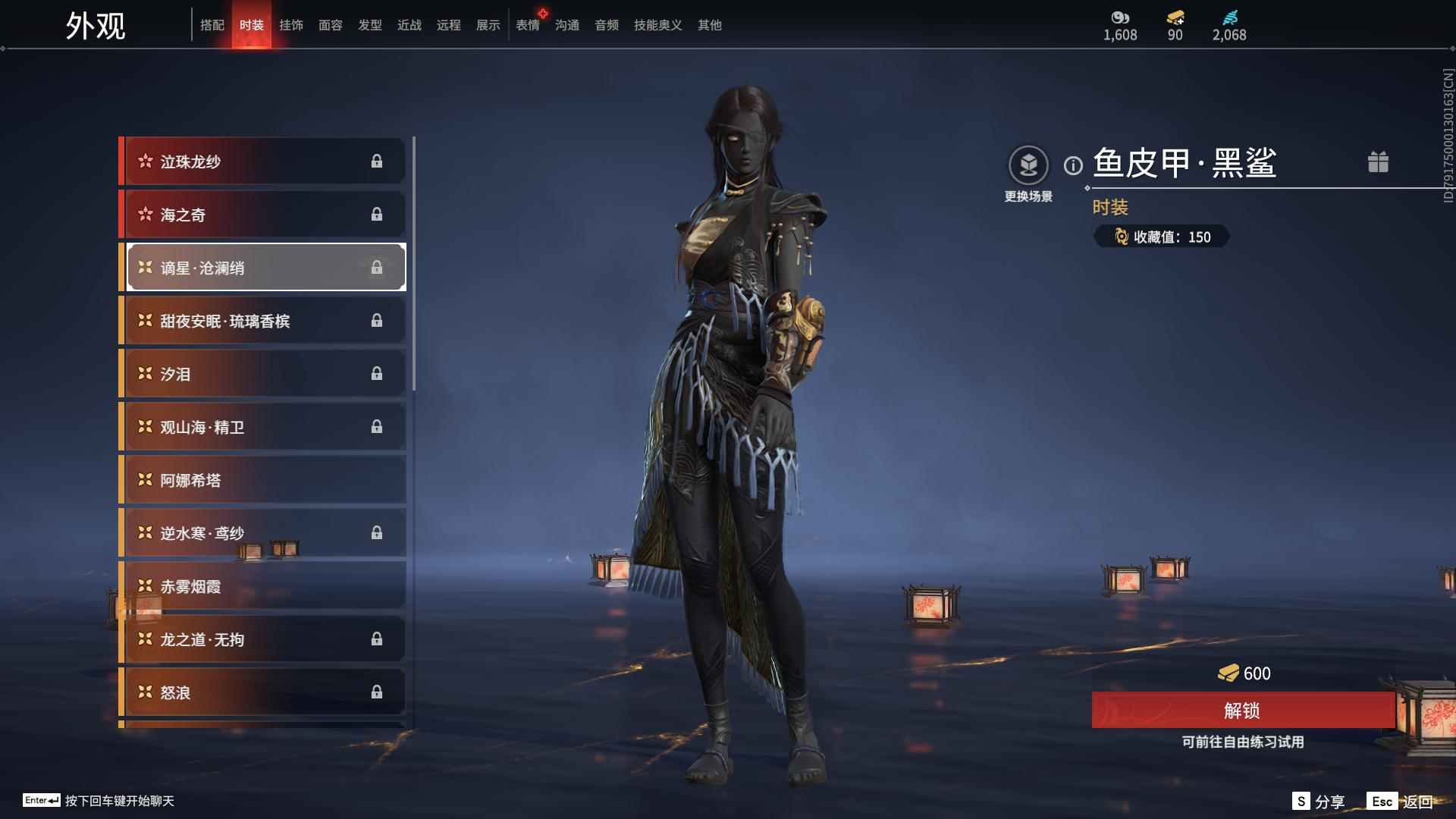Choose the 汐泪 outfit entry
Image resolution: width=1456 pixels, height=819 pixels.
[x=263, y=374]
